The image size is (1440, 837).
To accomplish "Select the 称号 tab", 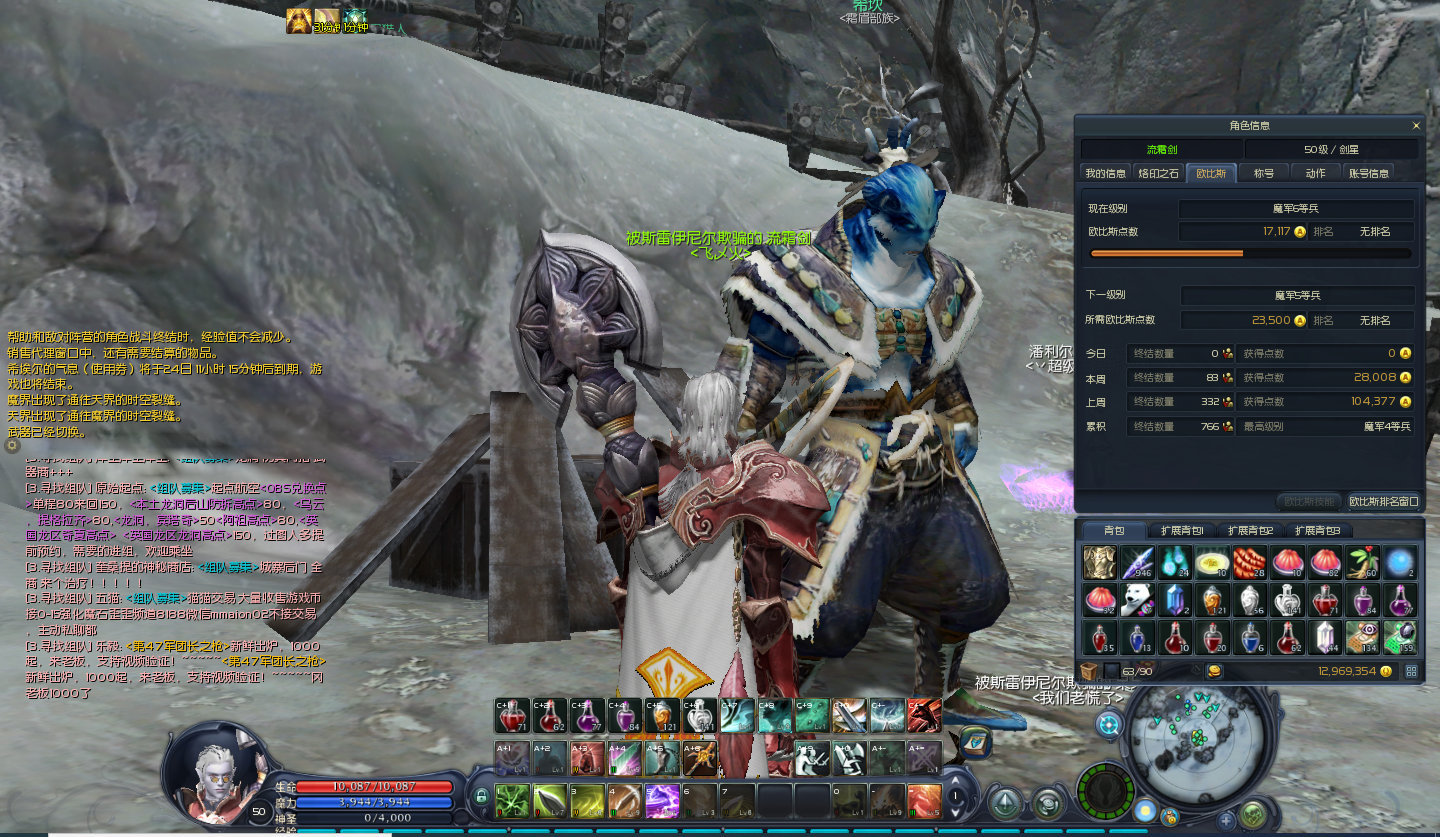I will click(1264, 173).
